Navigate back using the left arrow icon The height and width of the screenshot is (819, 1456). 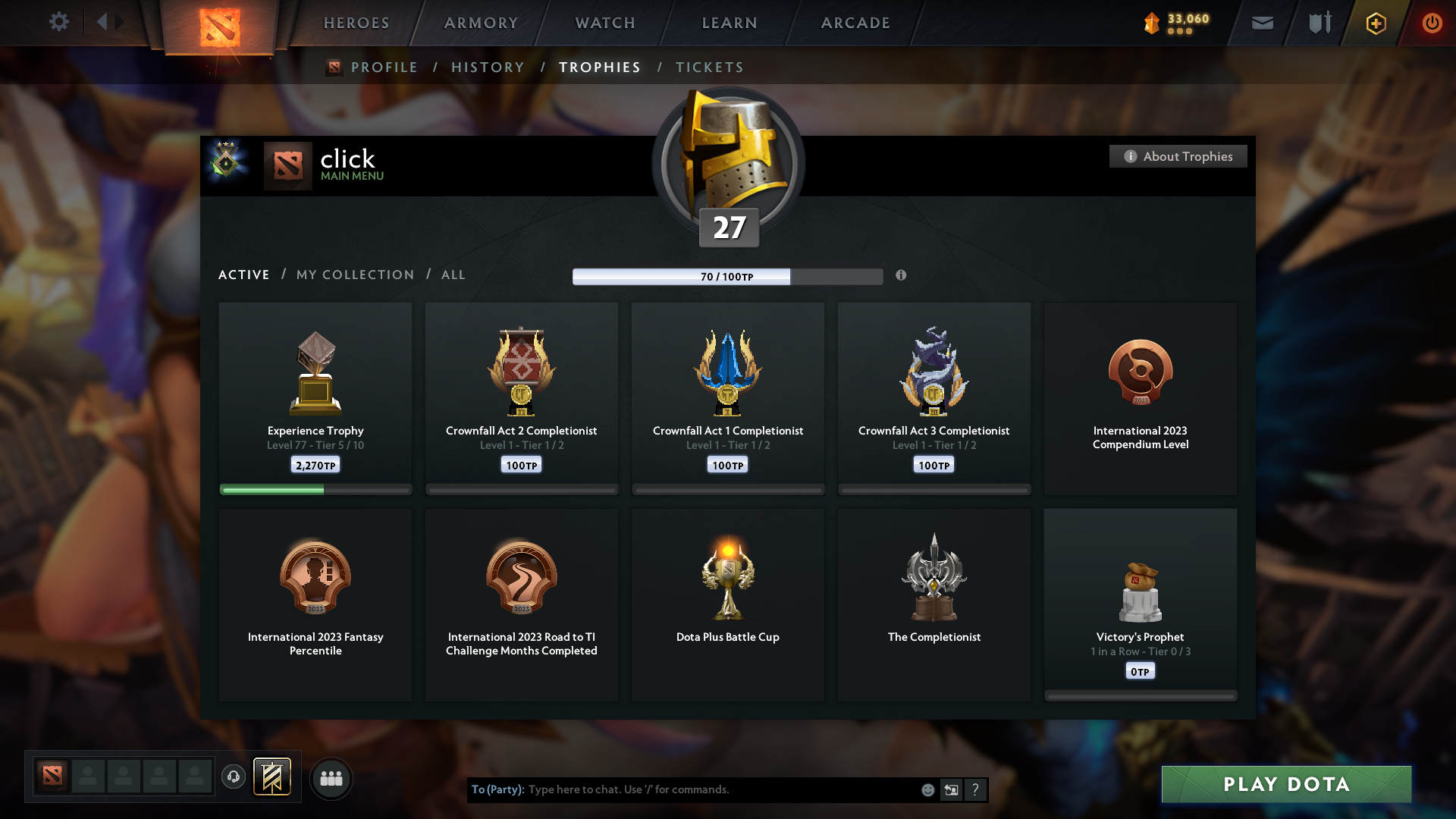click(x=103, y=22)
